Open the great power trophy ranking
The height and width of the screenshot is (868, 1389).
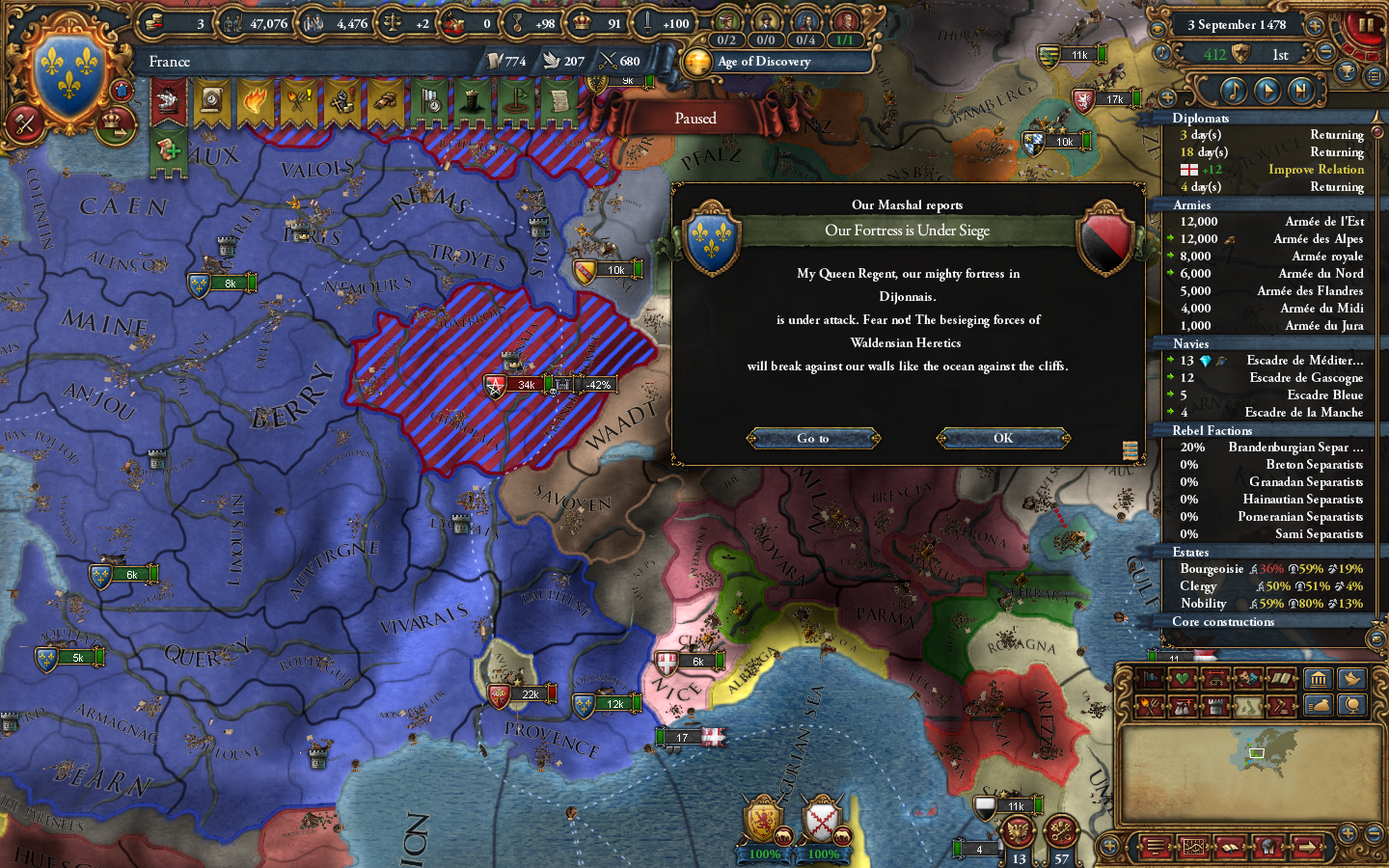(1347, 72)
